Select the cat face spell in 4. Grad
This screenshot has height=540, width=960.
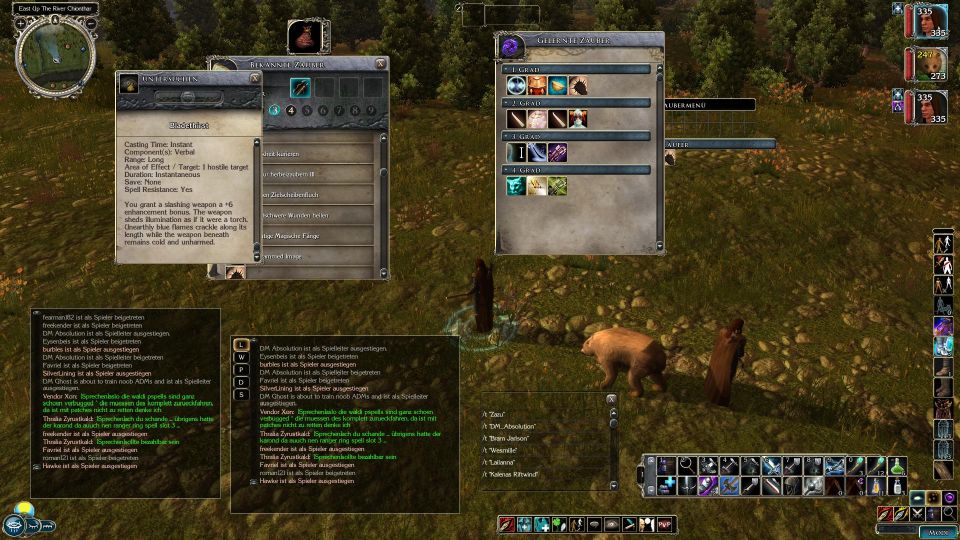[x=516, y=186]
